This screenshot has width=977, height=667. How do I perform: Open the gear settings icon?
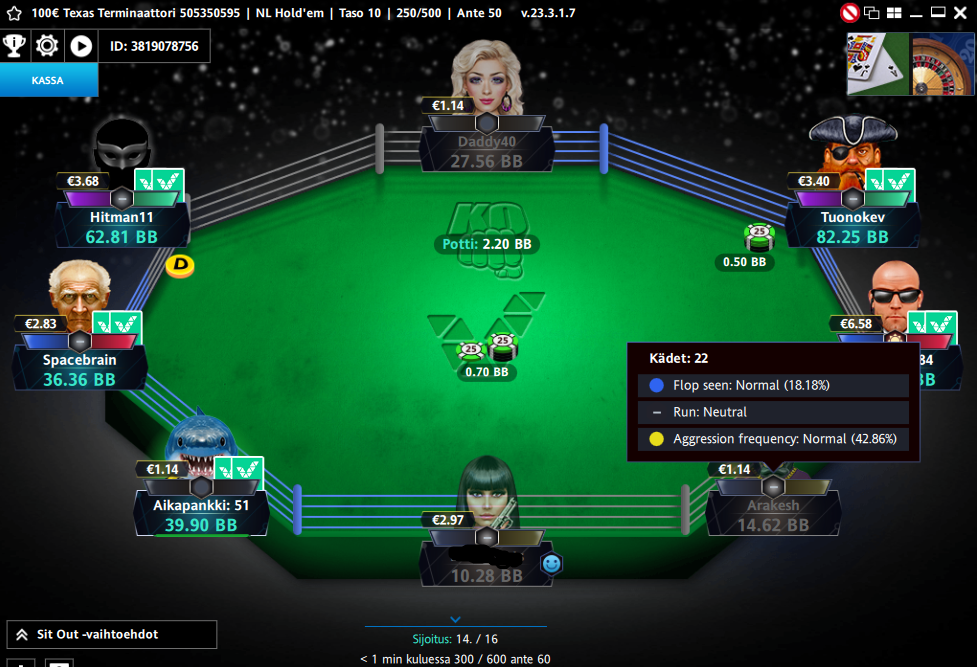point(47,46)
